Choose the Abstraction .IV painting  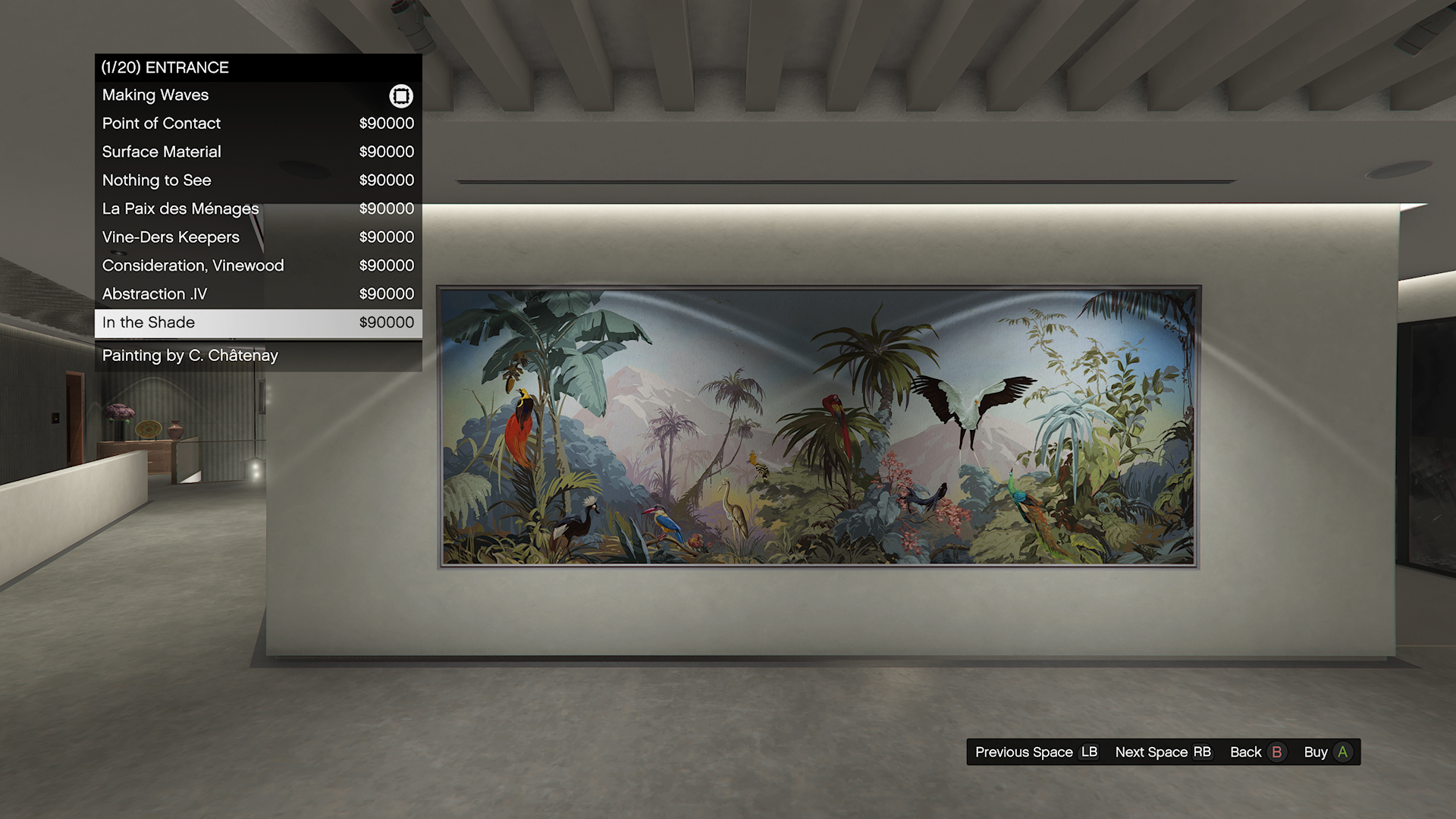258,294
